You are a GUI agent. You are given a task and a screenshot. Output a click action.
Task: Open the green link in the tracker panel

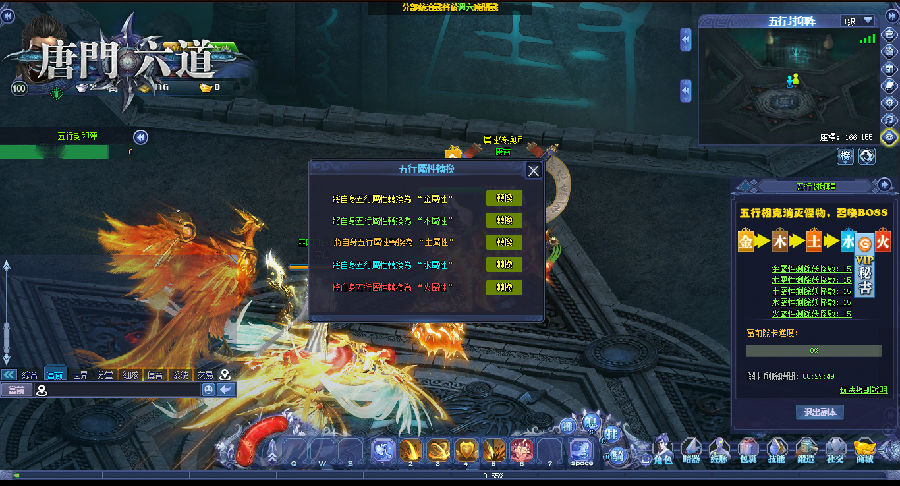coord(864,390)
